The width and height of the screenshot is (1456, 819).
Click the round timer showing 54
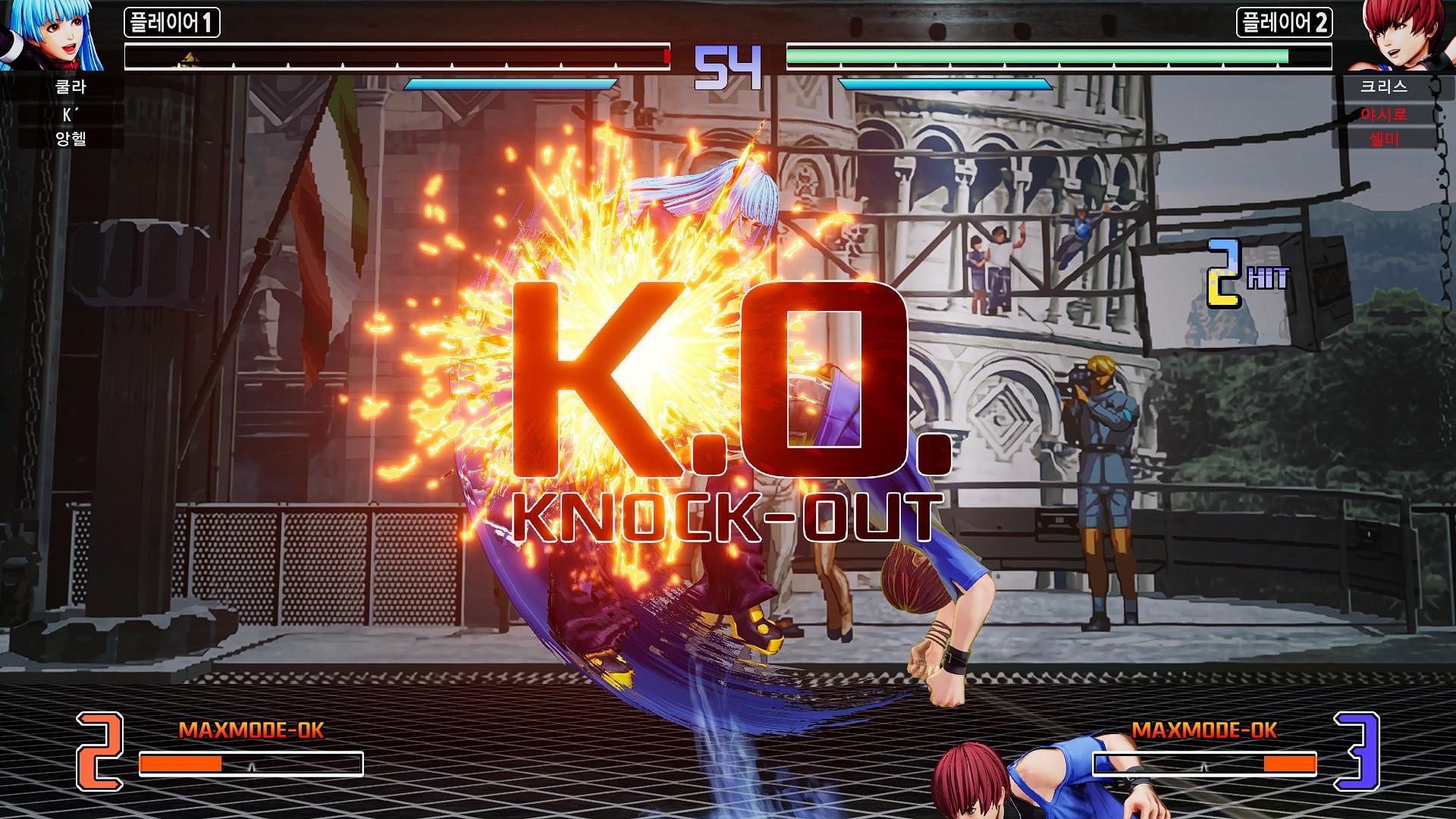(x=728, y=64)
